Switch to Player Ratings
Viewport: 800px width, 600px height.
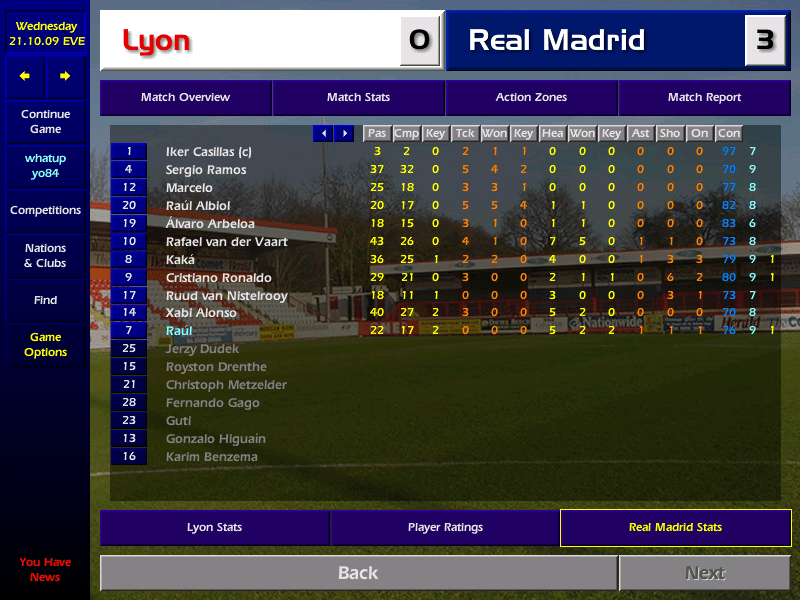point(445,527)
